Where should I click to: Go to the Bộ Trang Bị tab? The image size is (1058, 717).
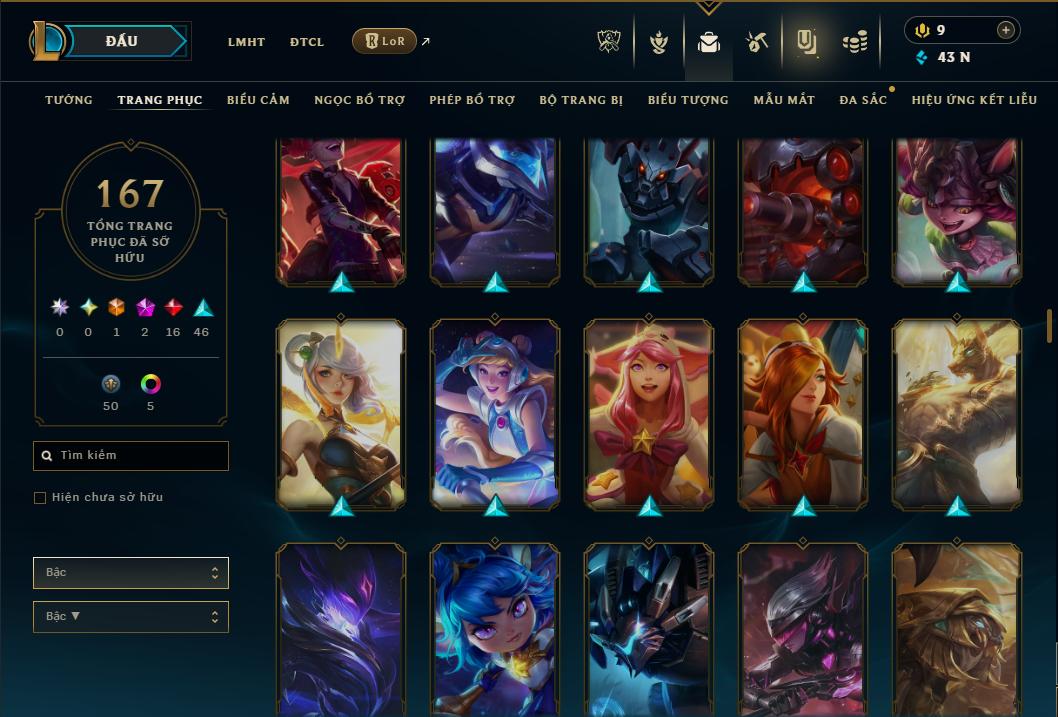(x=581, y=100)
